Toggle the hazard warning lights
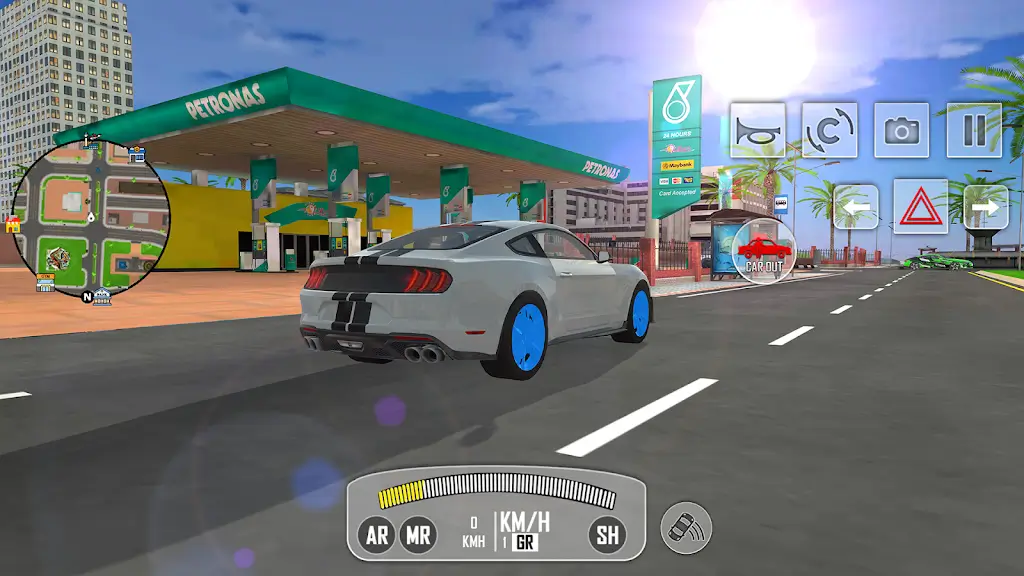1024x576 pixels. point(920,207)
